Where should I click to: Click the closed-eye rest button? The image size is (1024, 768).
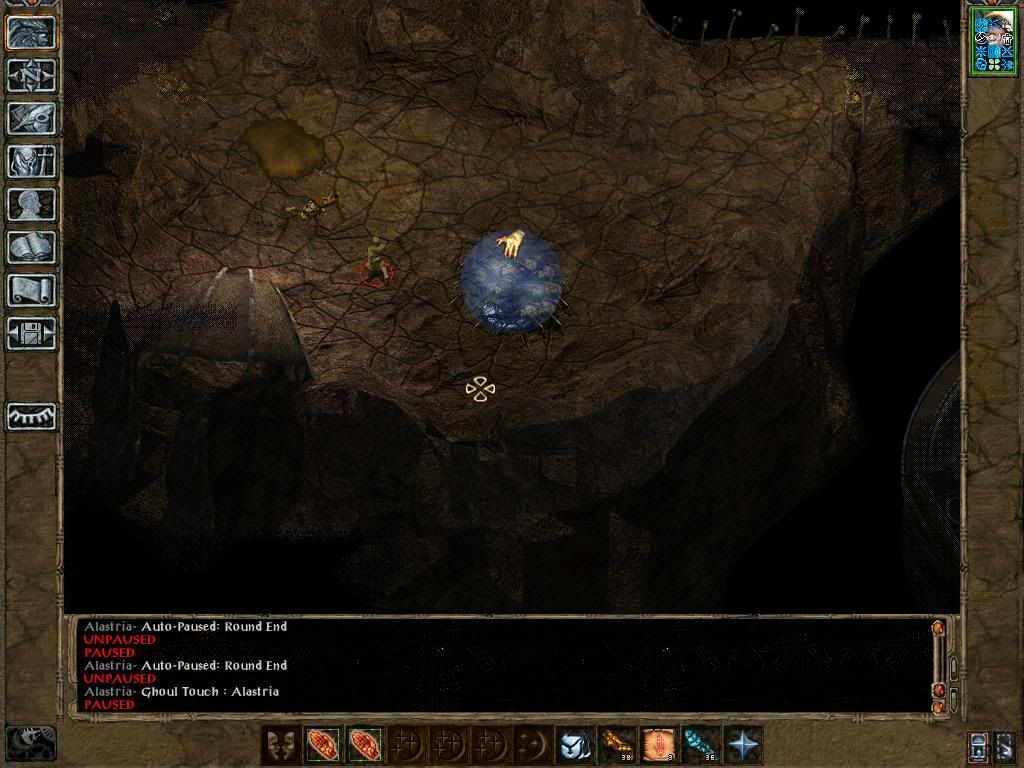[x=32, y=416]
